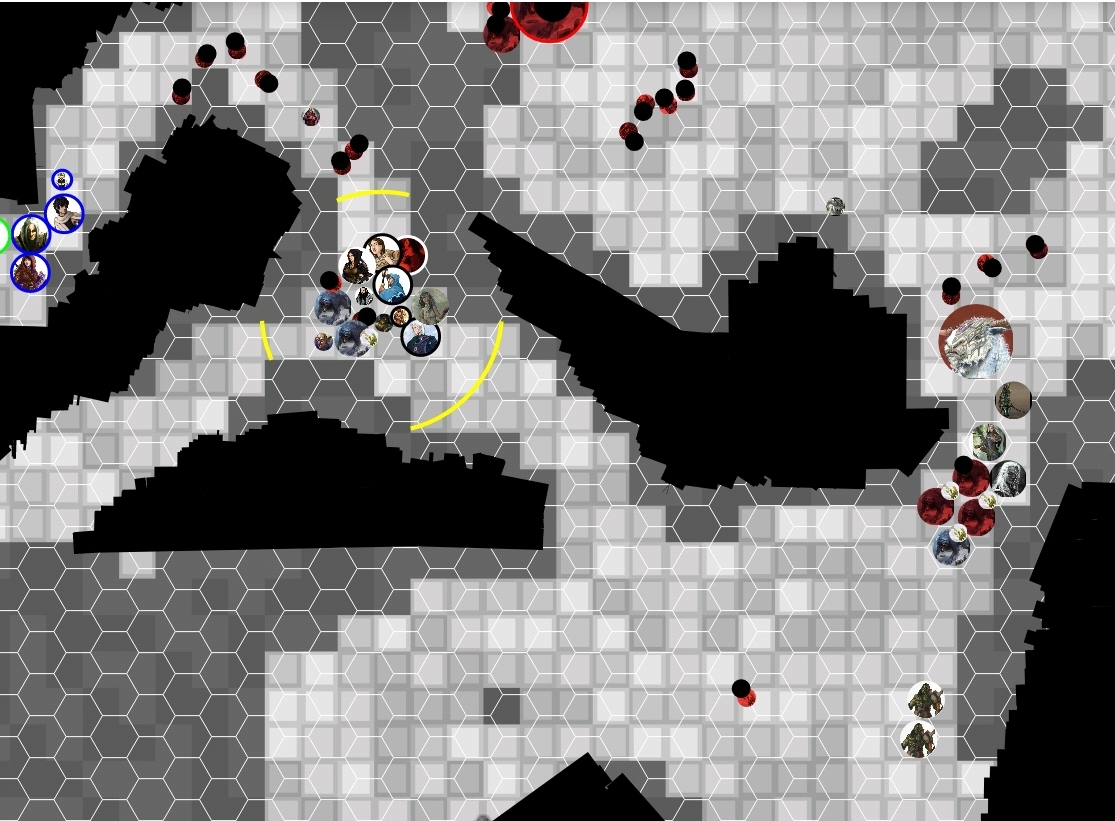Viewport: 1115px width, 821px height.
Task: Select the blue-robed wizard token
Action: (x=393, y=285)
